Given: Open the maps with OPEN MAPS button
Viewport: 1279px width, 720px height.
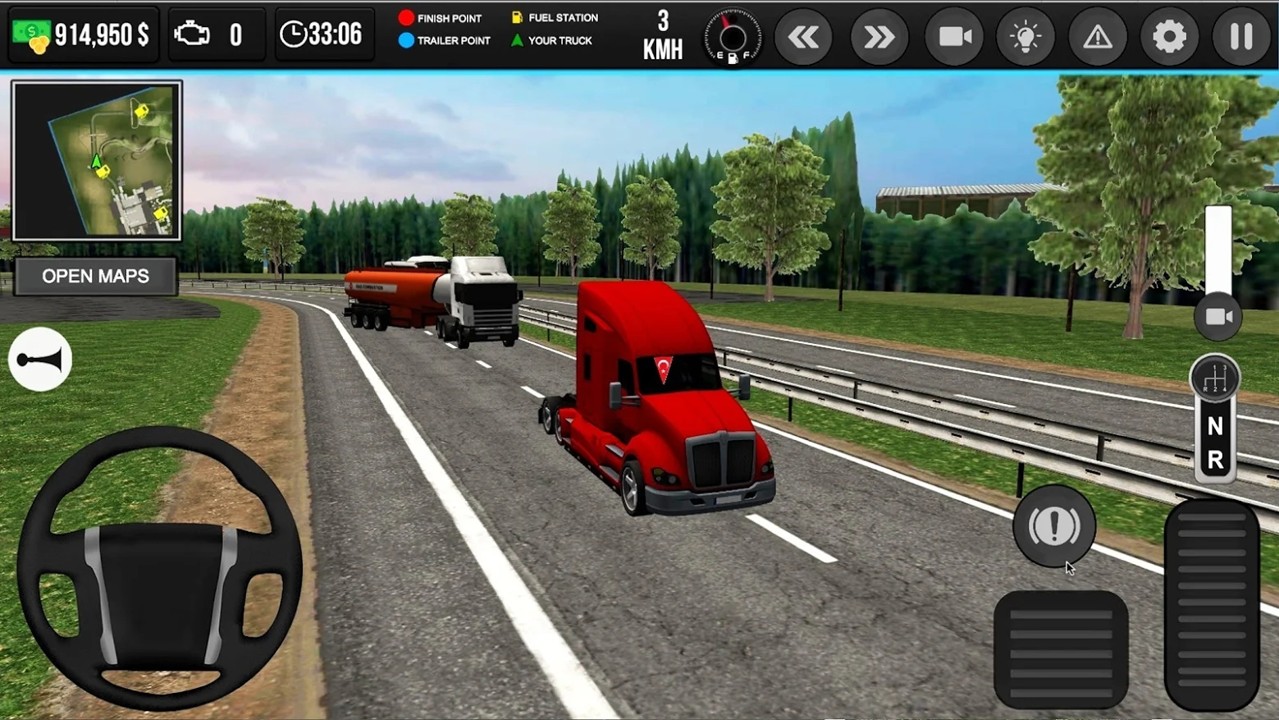Looking at the screenshot, I should 95,276.
